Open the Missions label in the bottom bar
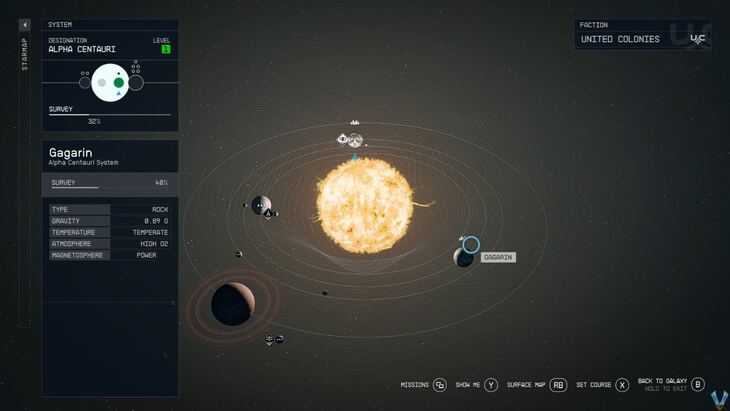 pyautogui.click(x=414, y=385)
